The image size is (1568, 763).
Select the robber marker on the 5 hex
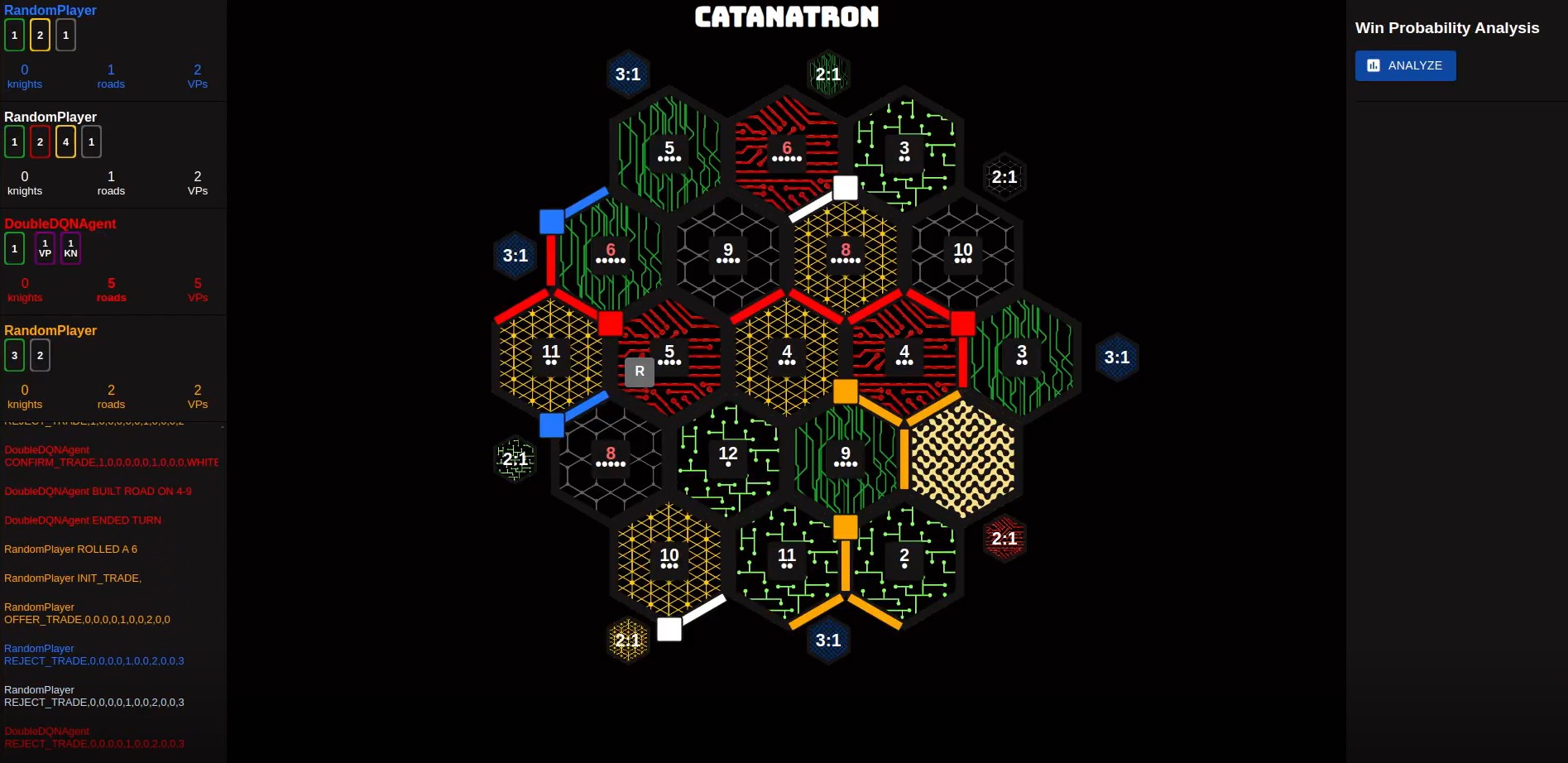(638, 372)
